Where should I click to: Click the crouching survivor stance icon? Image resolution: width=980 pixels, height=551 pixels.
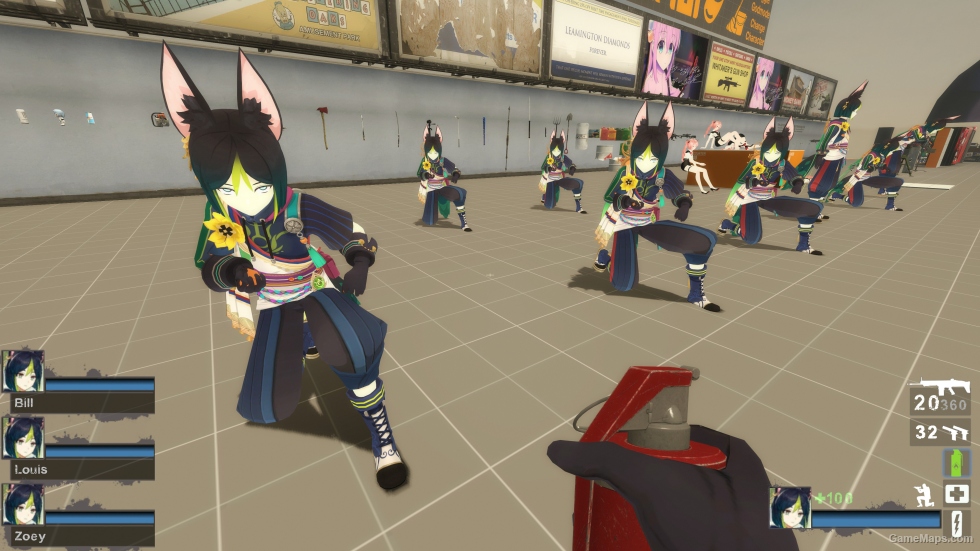click(x=925, y=494)
